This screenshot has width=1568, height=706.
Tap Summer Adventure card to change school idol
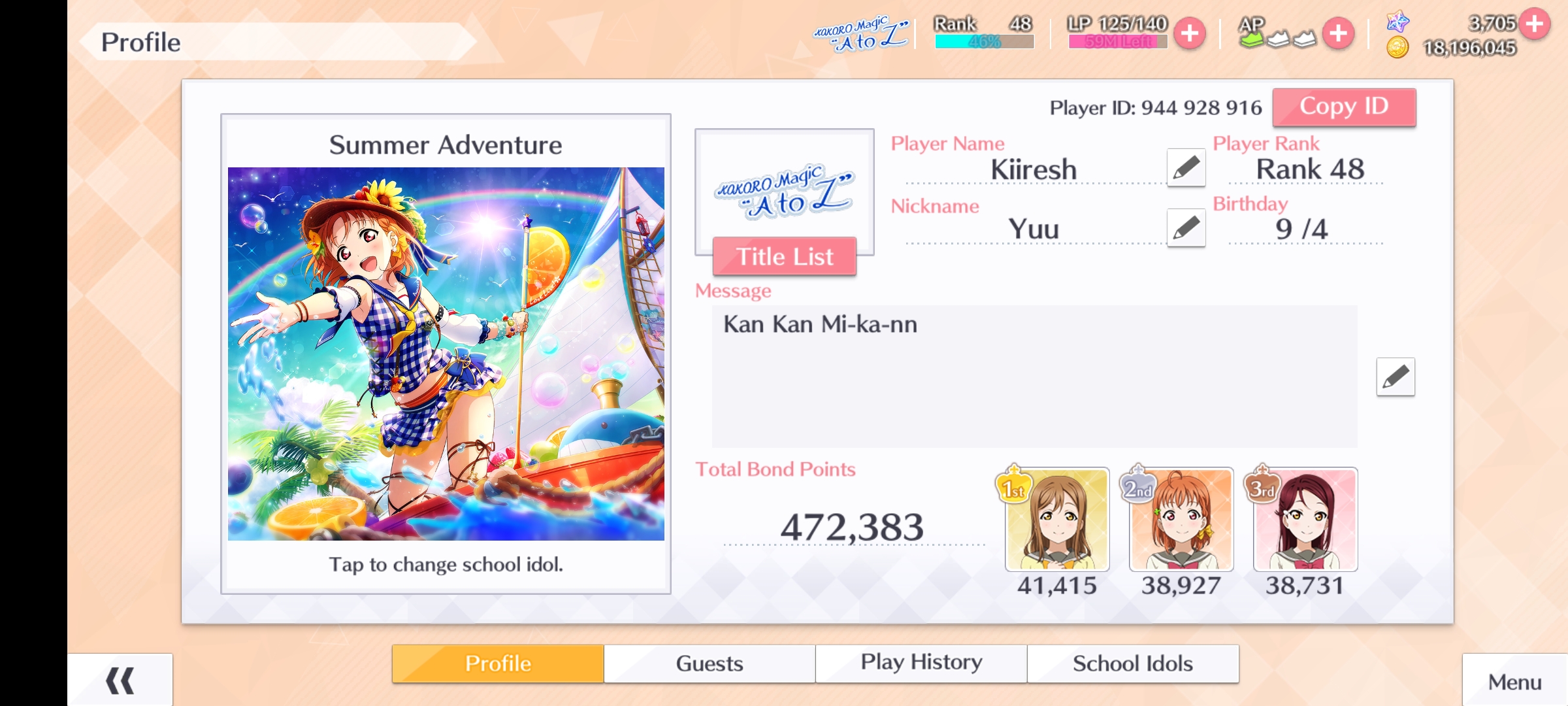(x=446, y=354)
